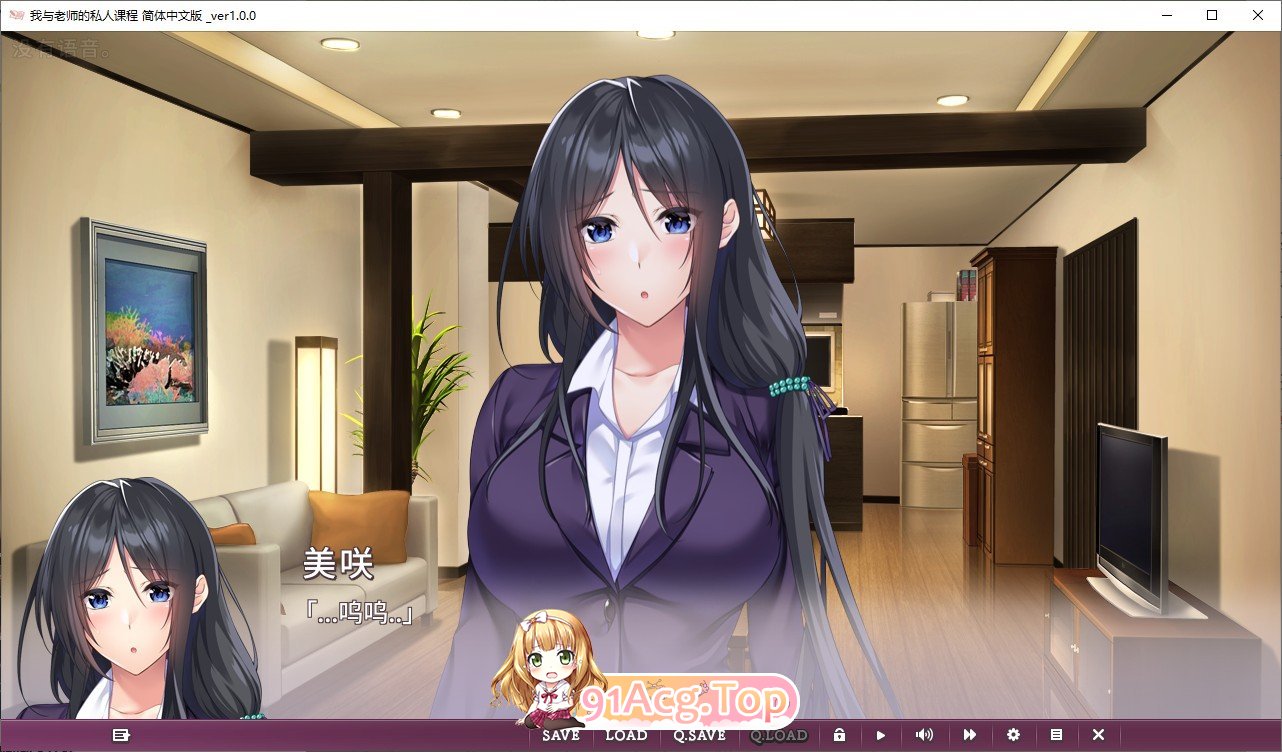Viewport: 1282px width, 752px height.
Task: Click the character name 美咲
Action: tap(340, 565)
